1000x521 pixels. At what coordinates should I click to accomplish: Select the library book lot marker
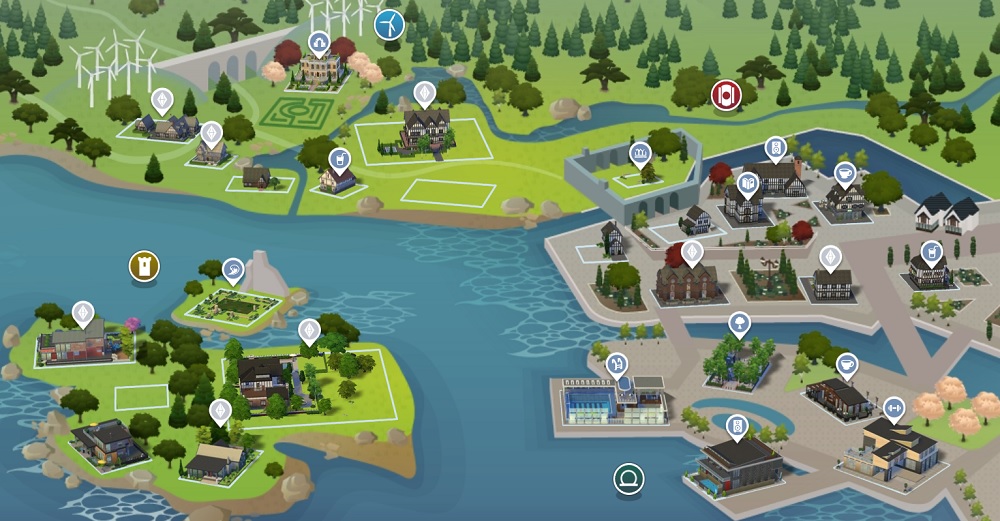coord(747,182)
